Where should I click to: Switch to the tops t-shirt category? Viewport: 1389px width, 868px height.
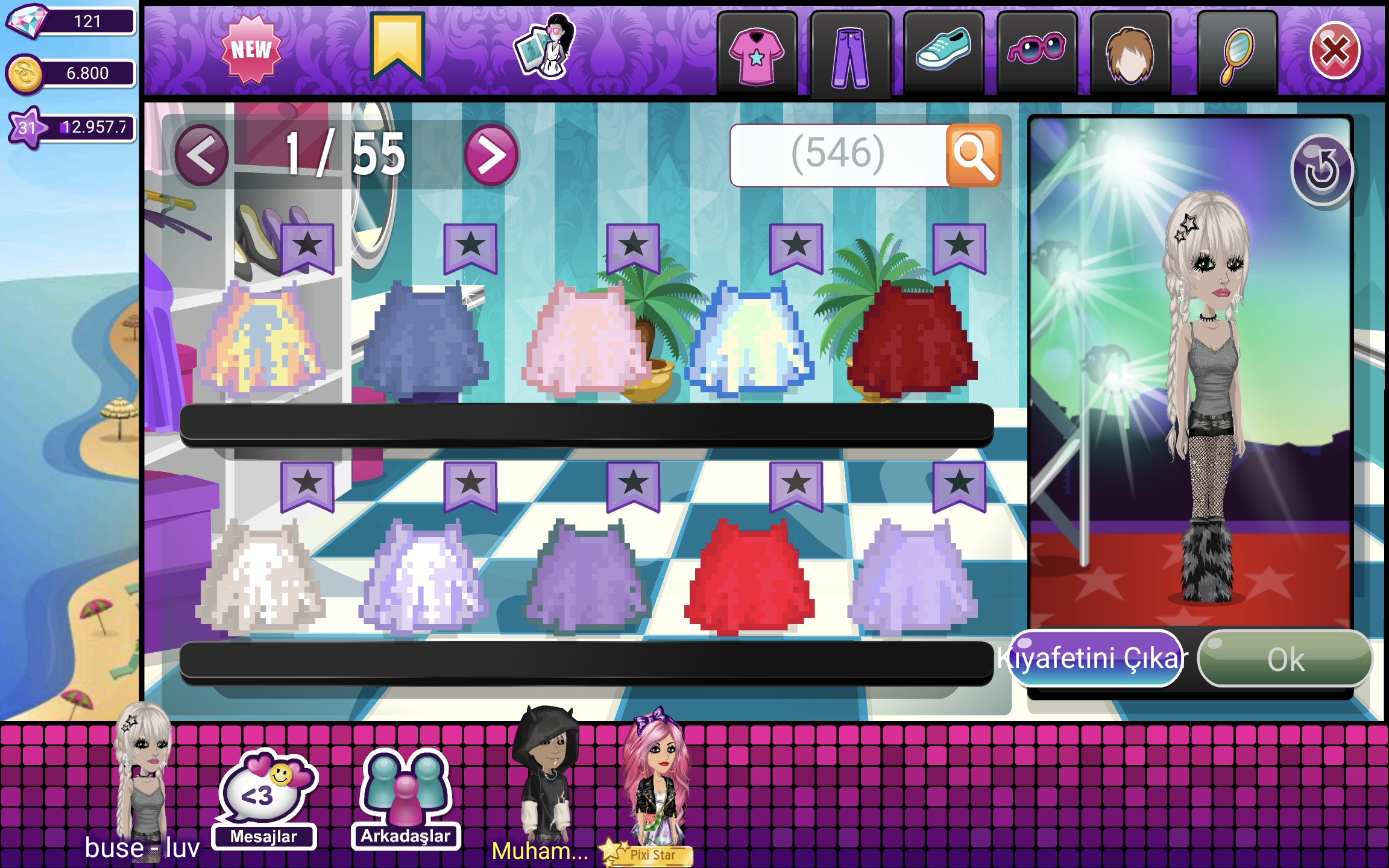[757, 54]
